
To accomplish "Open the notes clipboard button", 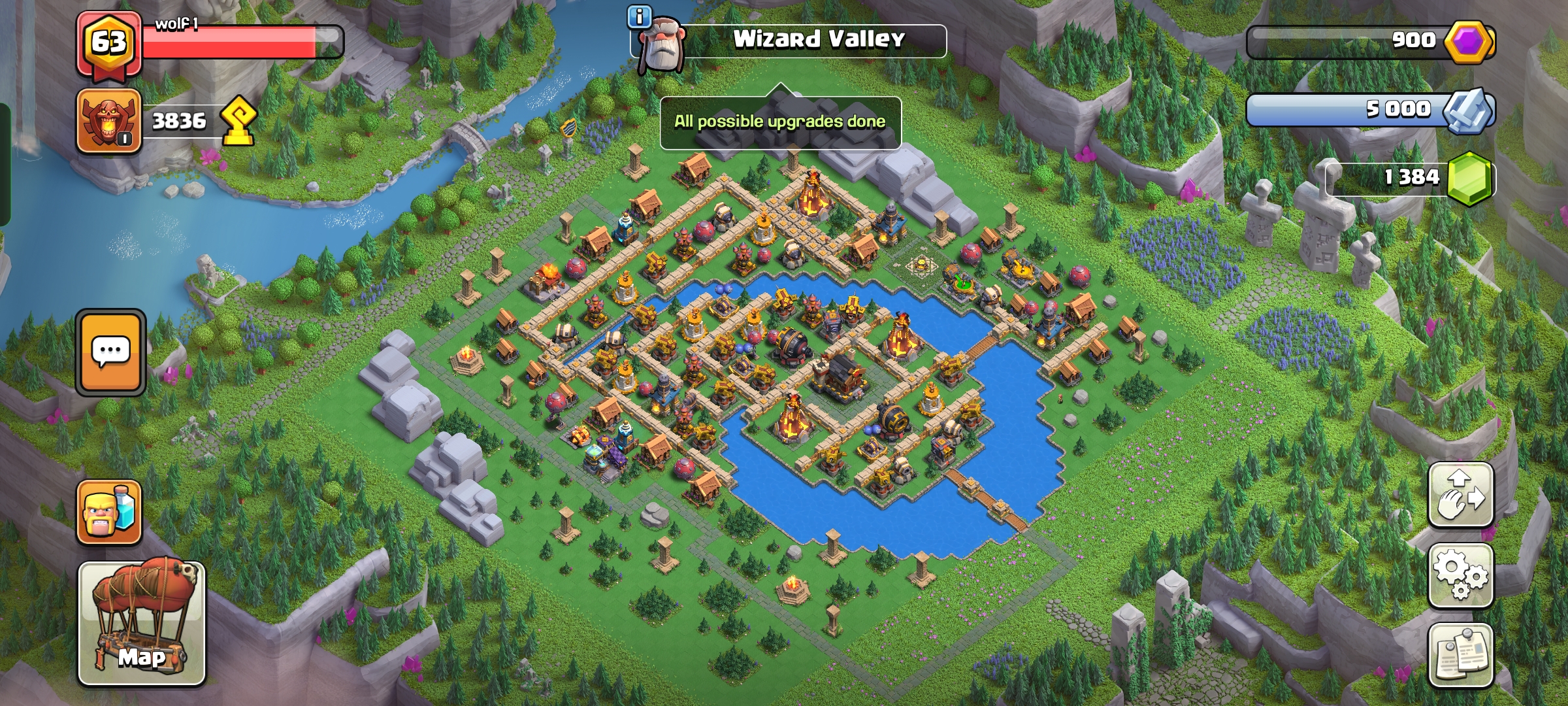I will pos(1461,655).
